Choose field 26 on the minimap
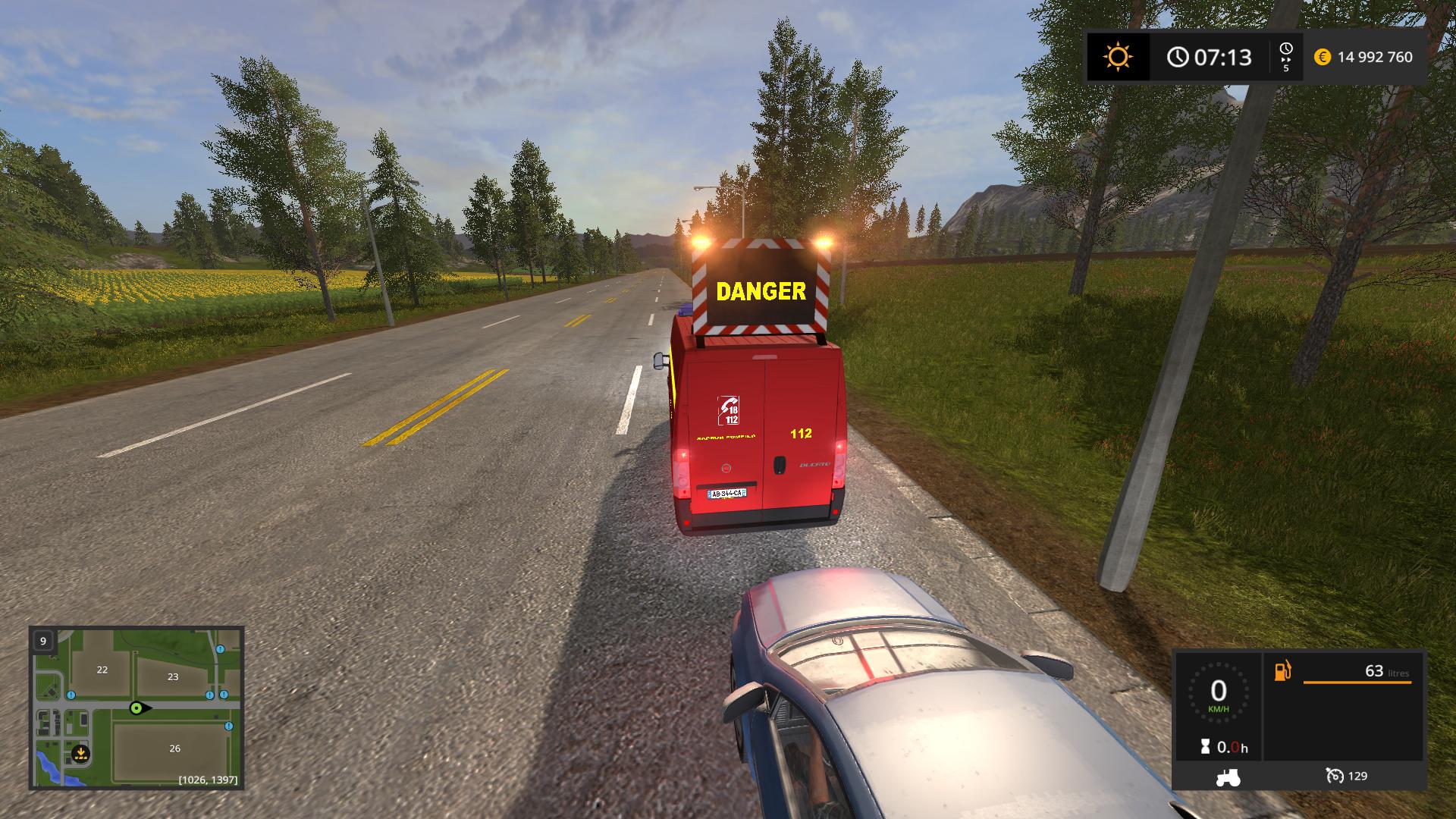The width and height of the screenshot is (1456, 819). 174,748
